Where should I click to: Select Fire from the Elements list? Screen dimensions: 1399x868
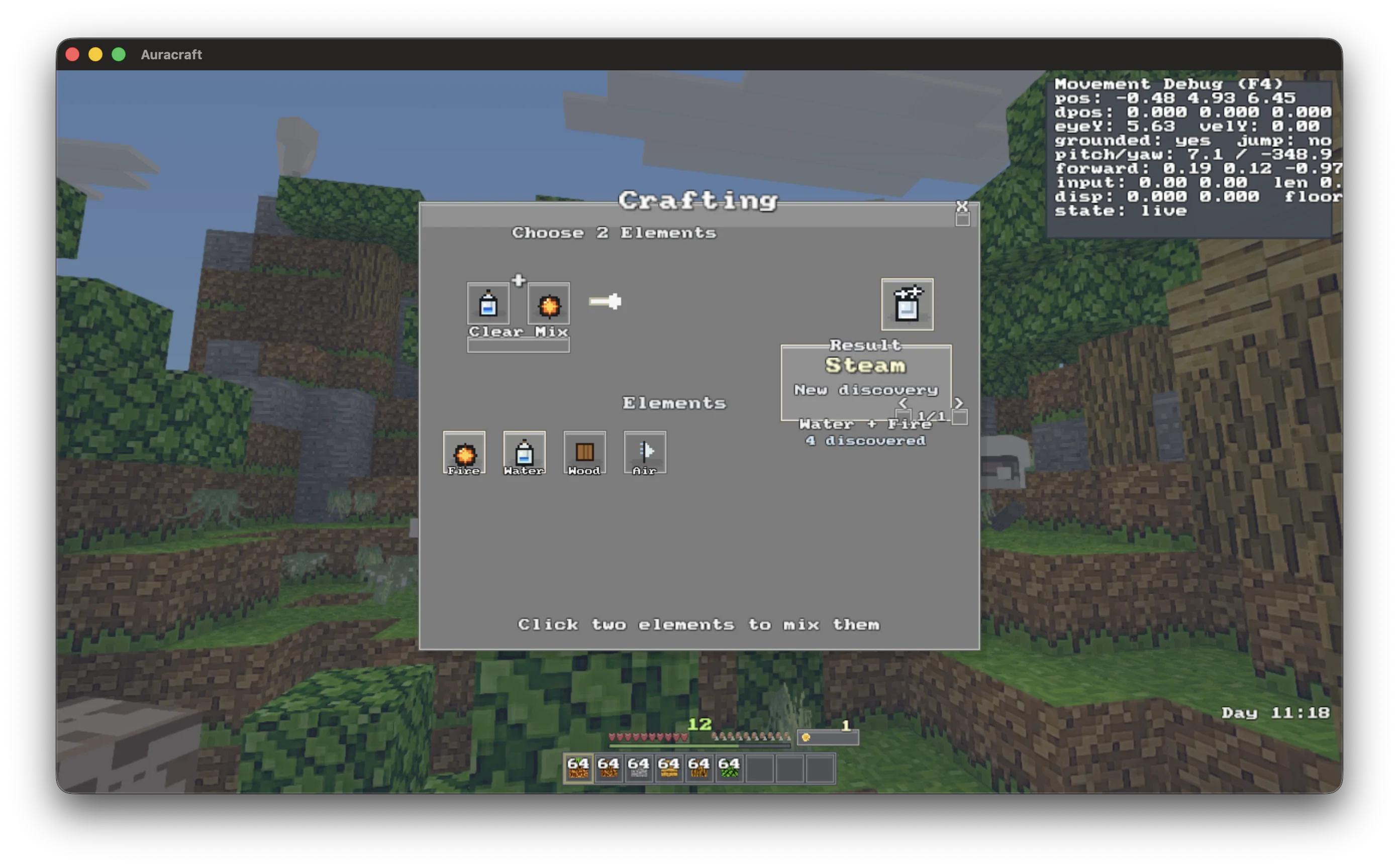coord(464,453)
